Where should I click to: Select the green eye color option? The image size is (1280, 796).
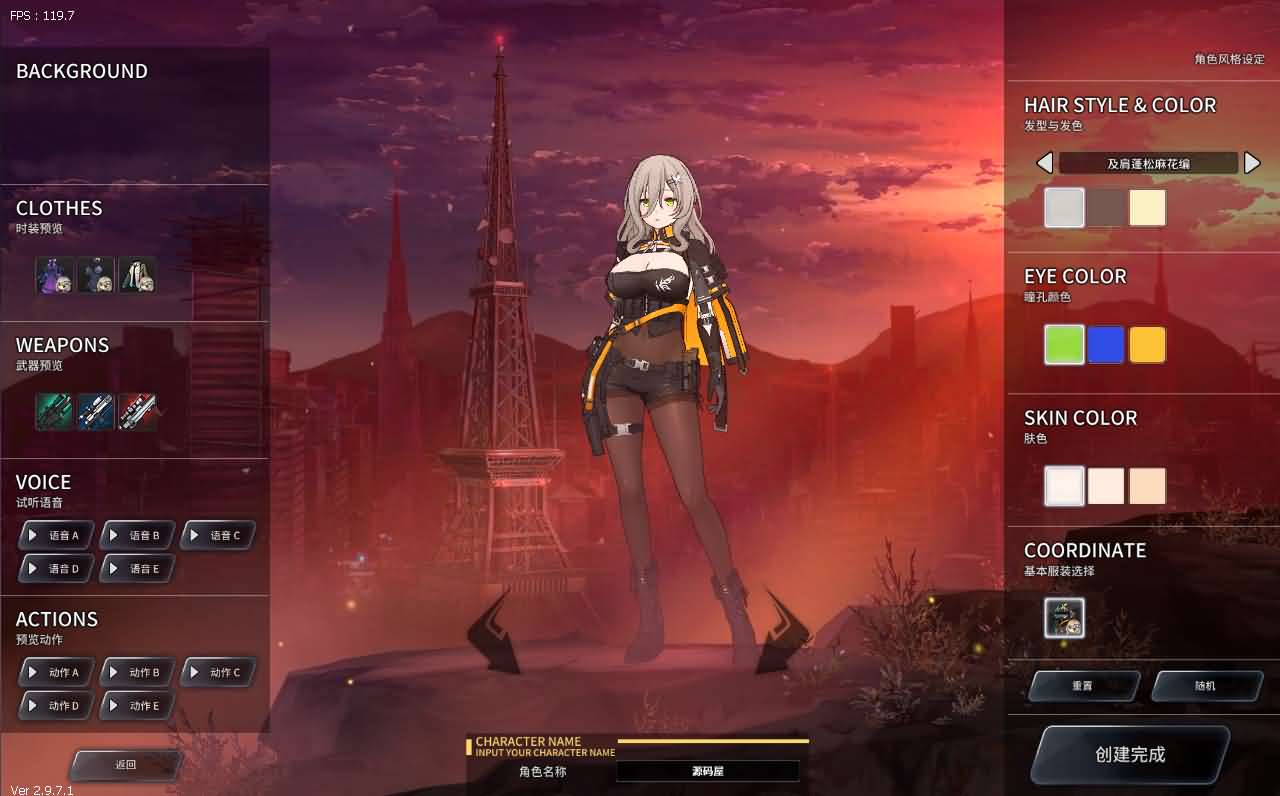pos(1064,344)
